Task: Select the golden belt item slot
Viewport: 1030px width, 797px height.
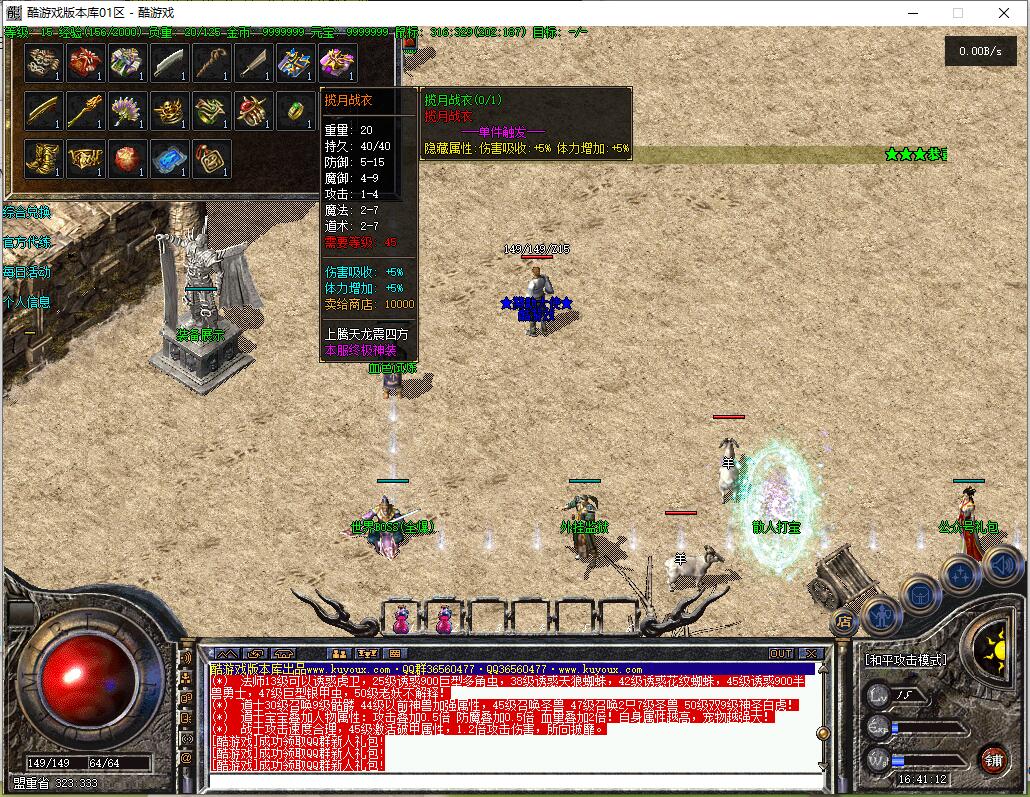Action: (85, 158)
